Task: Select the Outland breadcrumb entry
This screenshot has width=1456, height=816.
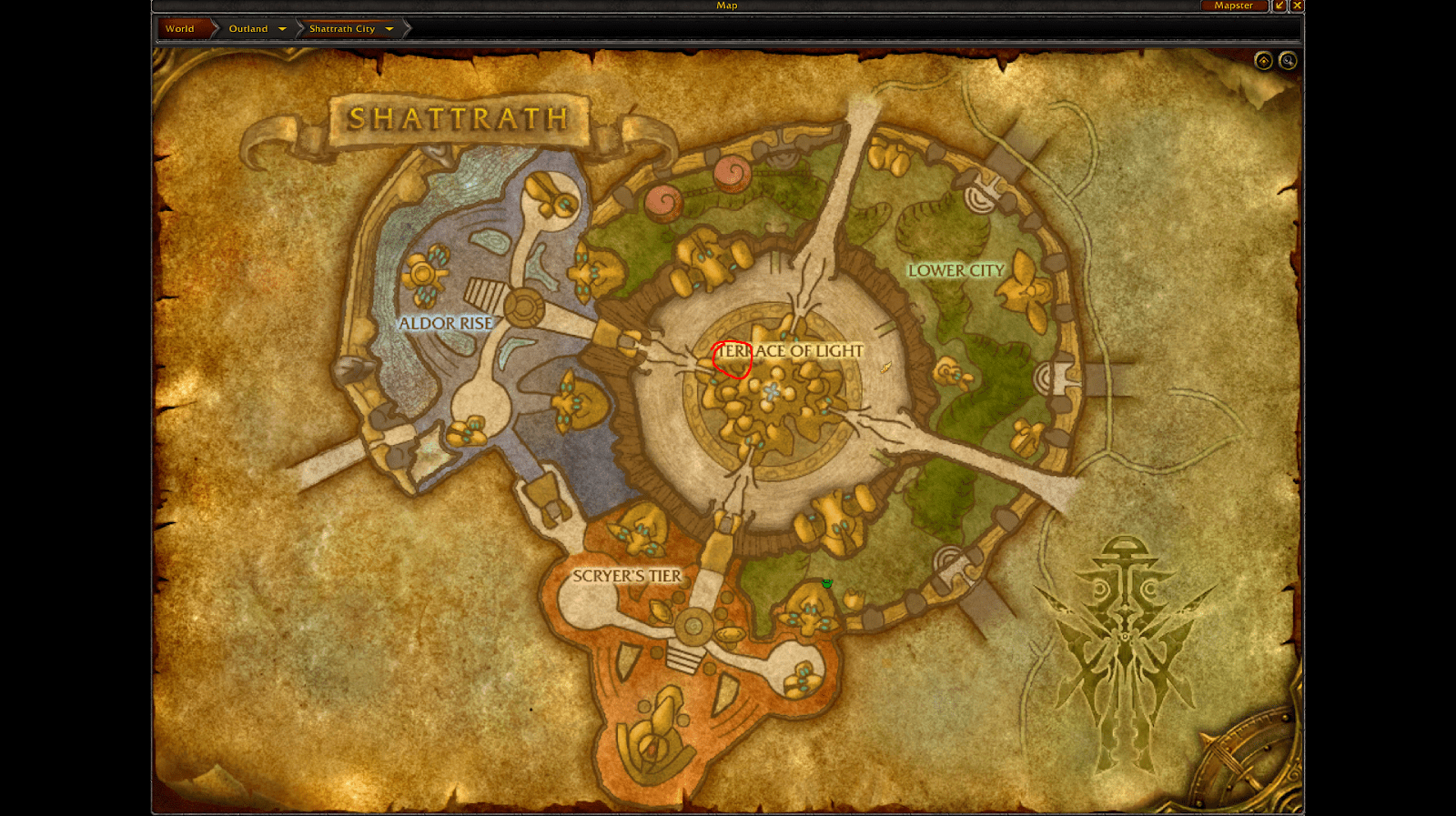Action: 248,28
